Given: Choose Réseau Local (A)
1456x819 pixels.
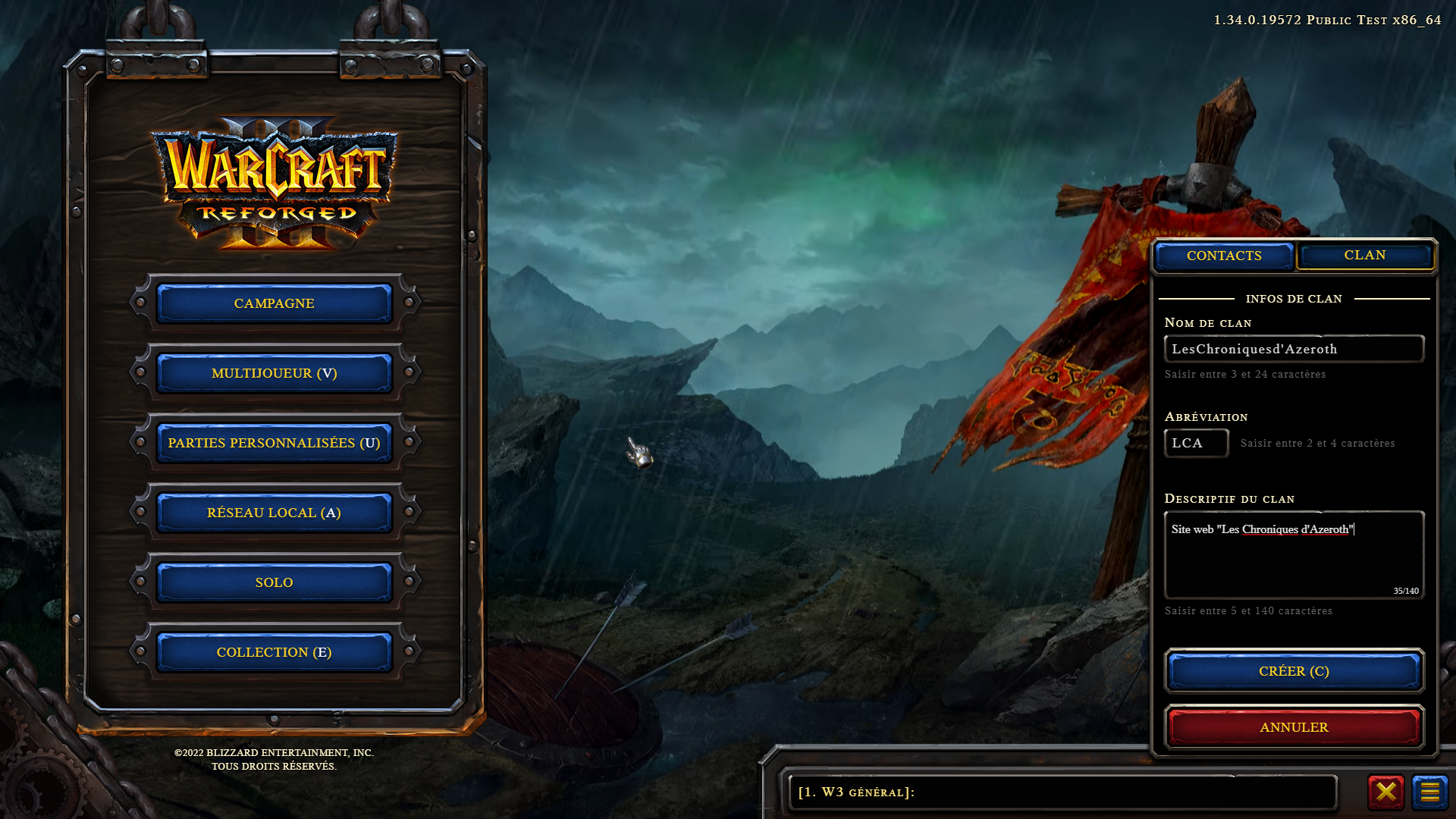Looking at the screenshot, I should coord(274,513).
